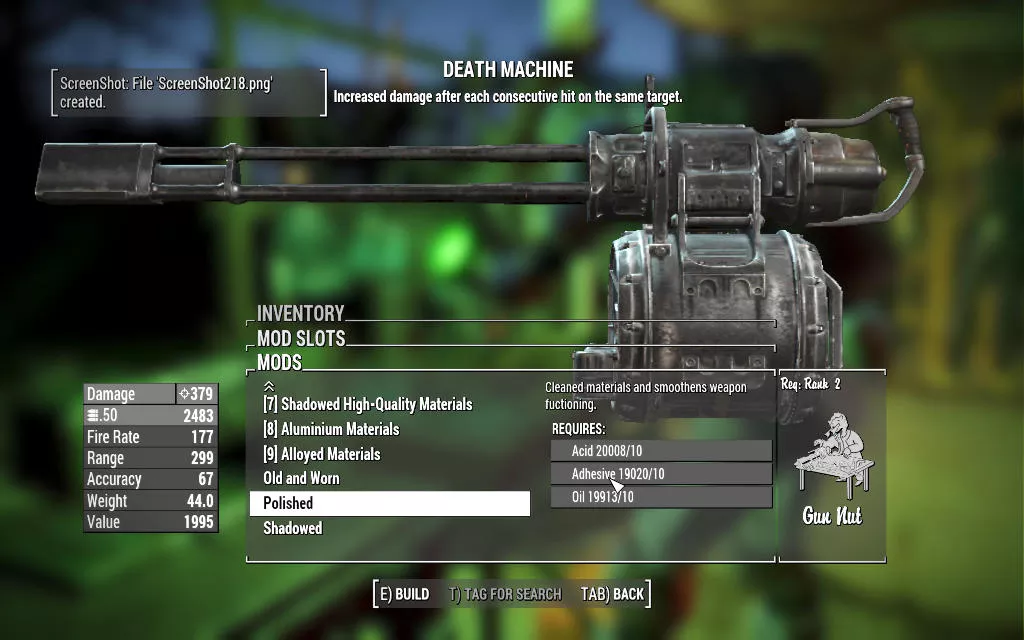The height and width of the screenshot is (640, 1024).
Task: Open the Mods section header
Action: coord(279,362)
